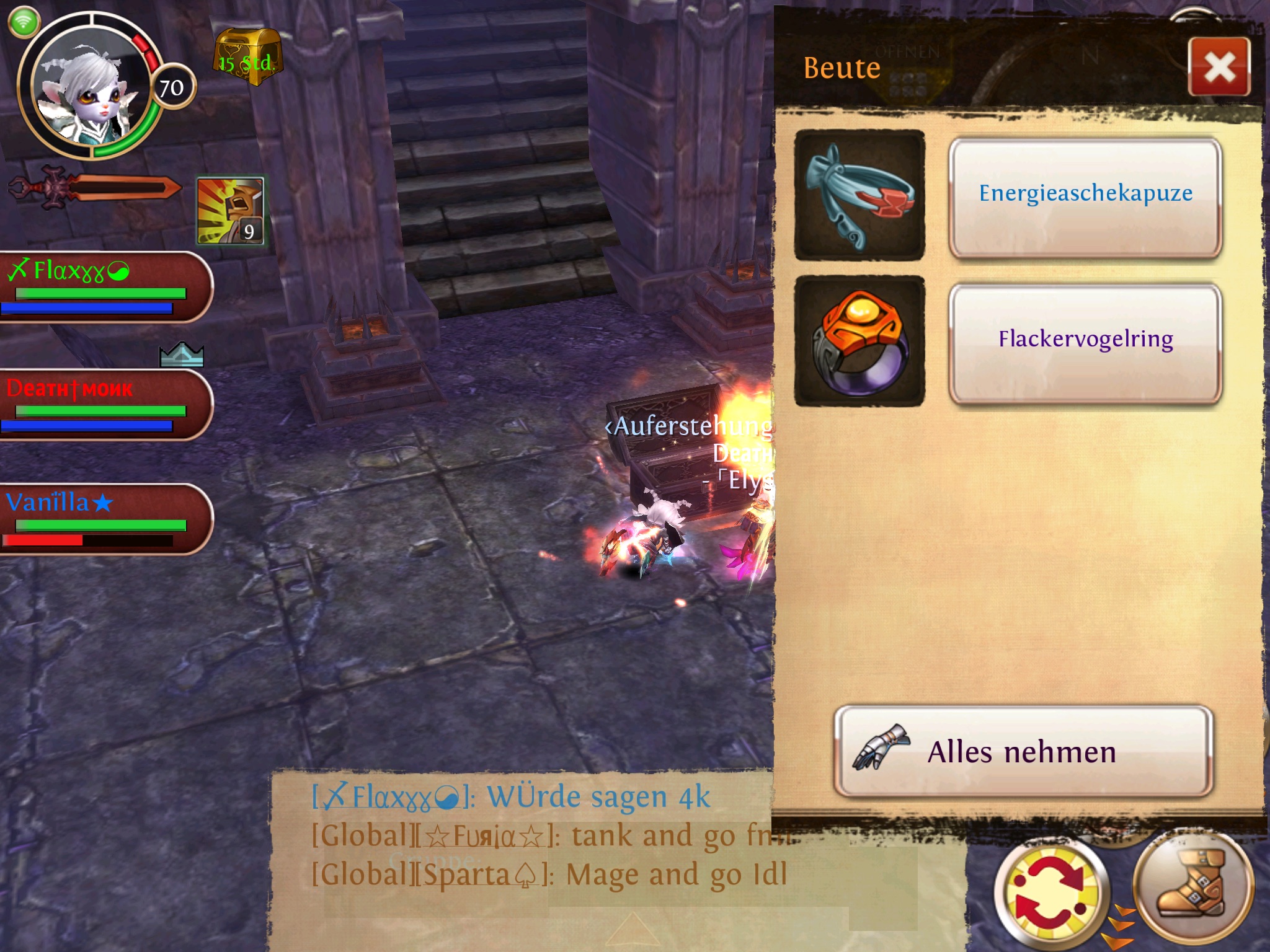Inspect the helmet buff icon
Viewport: 1270px width, 952px height.
tap(231, 211)
